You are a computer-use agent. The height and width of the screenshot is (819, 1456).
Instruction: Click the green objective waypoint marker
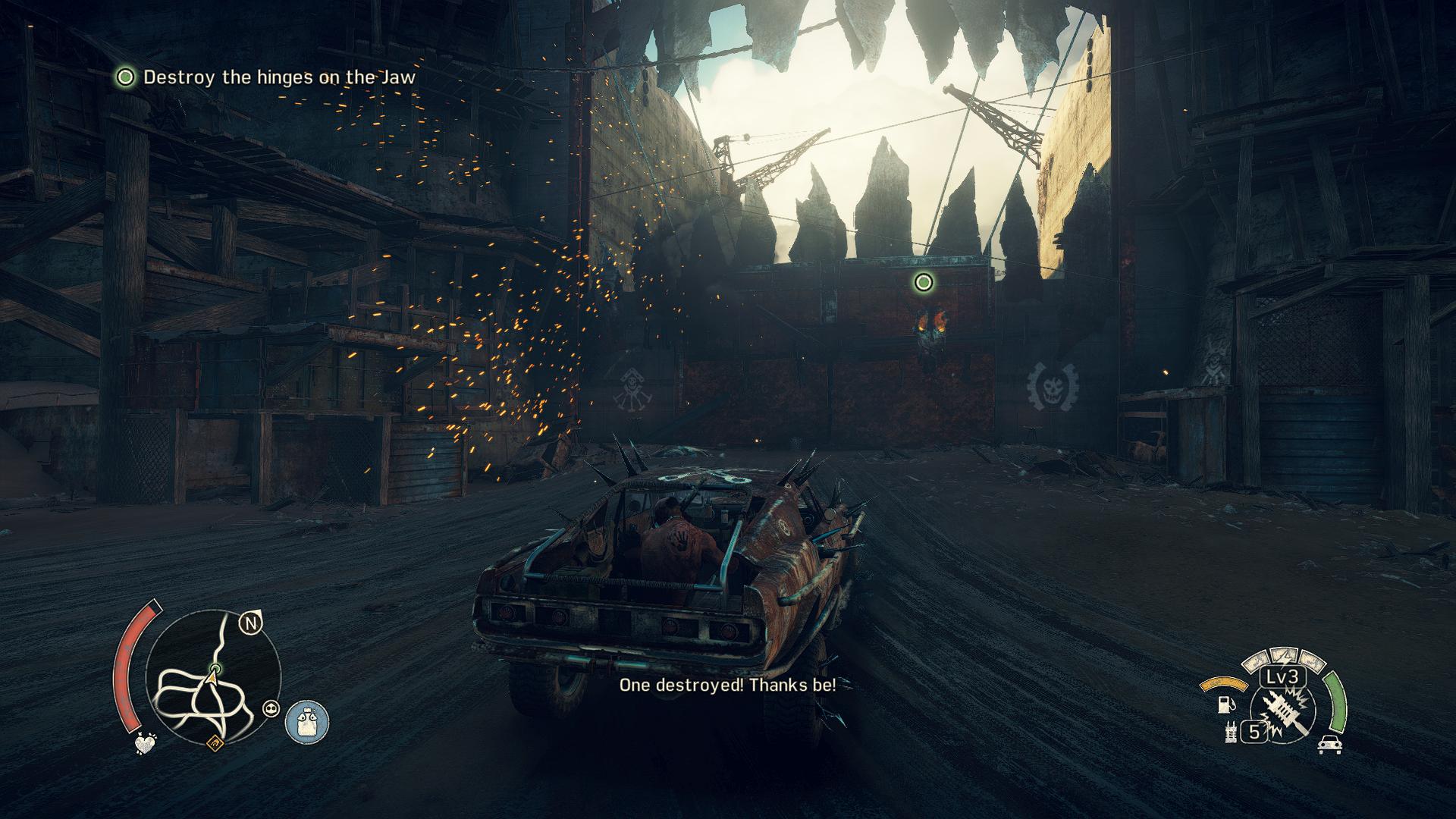tap(923, 283)
